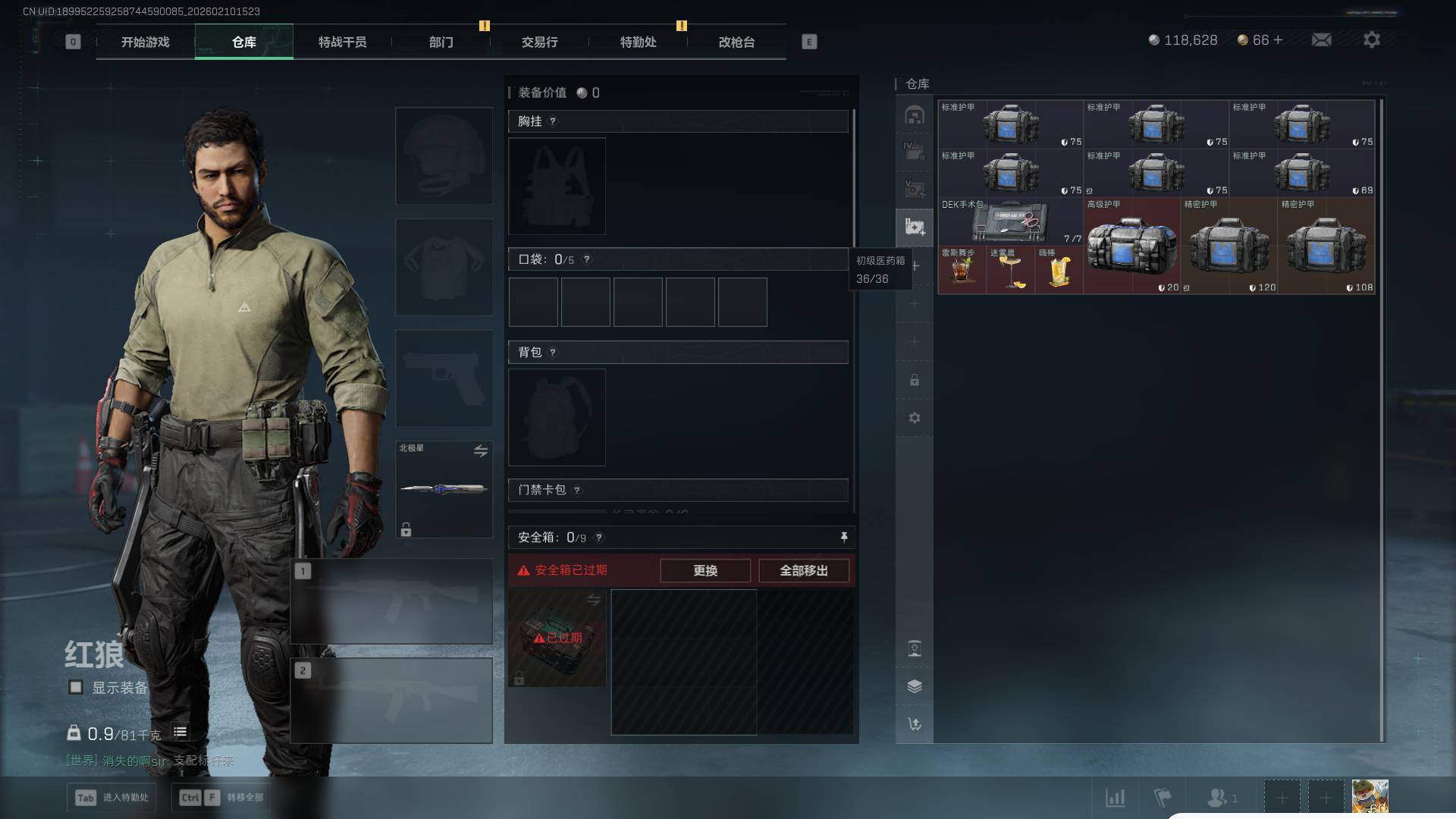The width and height of the screenshot is (1456, 819).
Task: Click the 全部移出 button
Action: pos(803,570)
